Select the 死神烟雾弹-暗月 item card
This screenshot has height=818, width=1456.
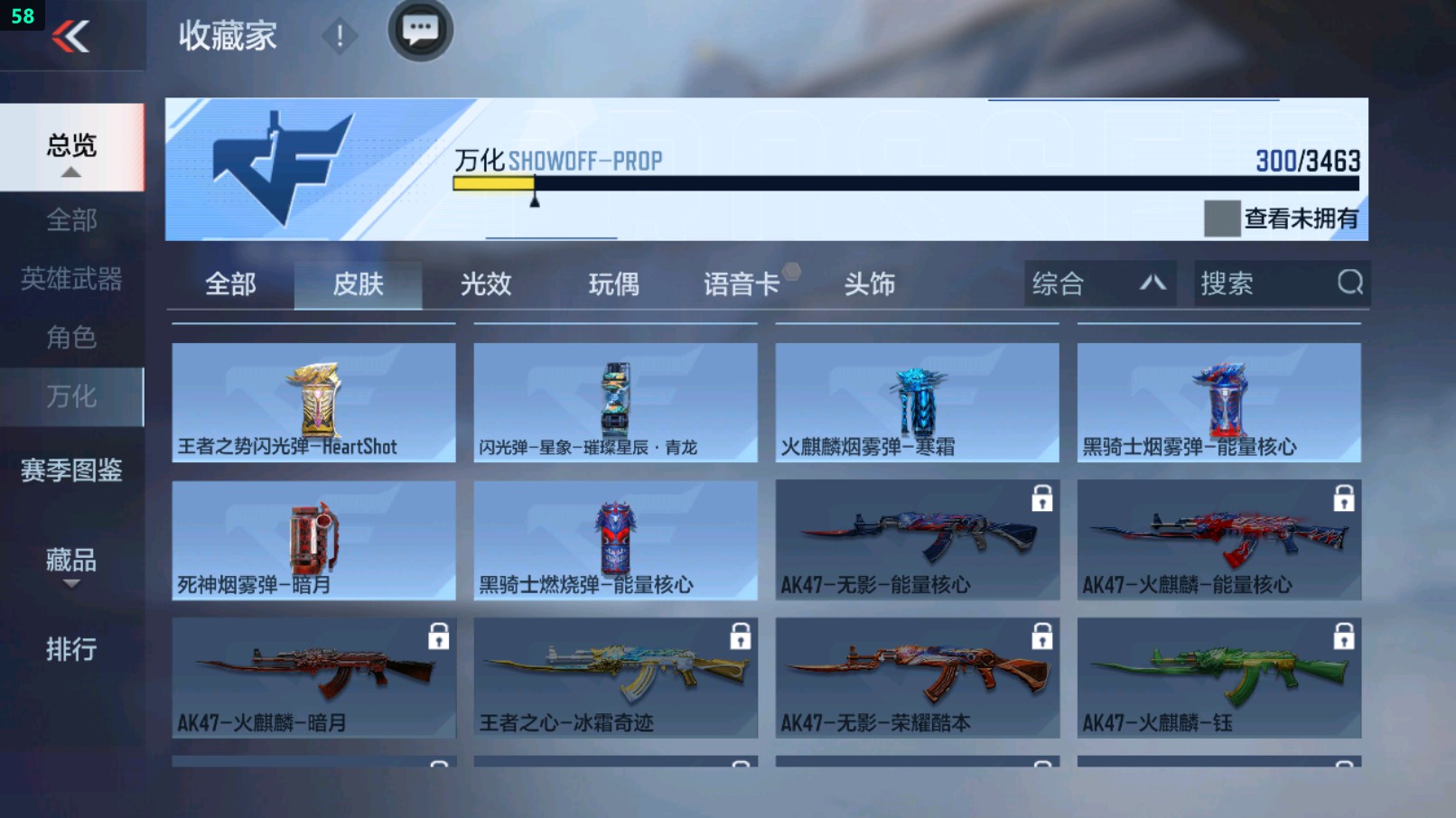(313, 540)
